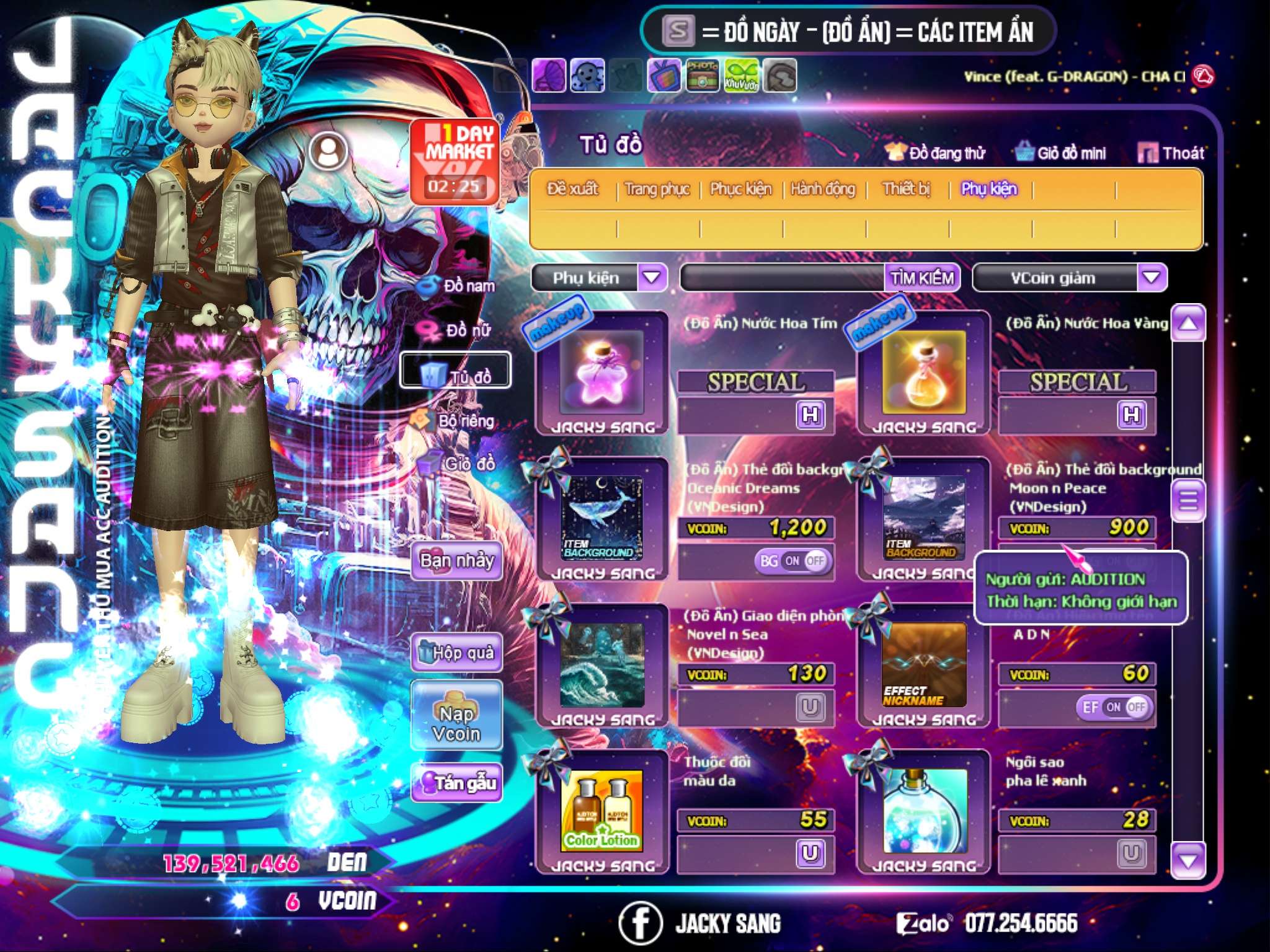Toggle the Oceanic Dreams background switch

(793, 561)
